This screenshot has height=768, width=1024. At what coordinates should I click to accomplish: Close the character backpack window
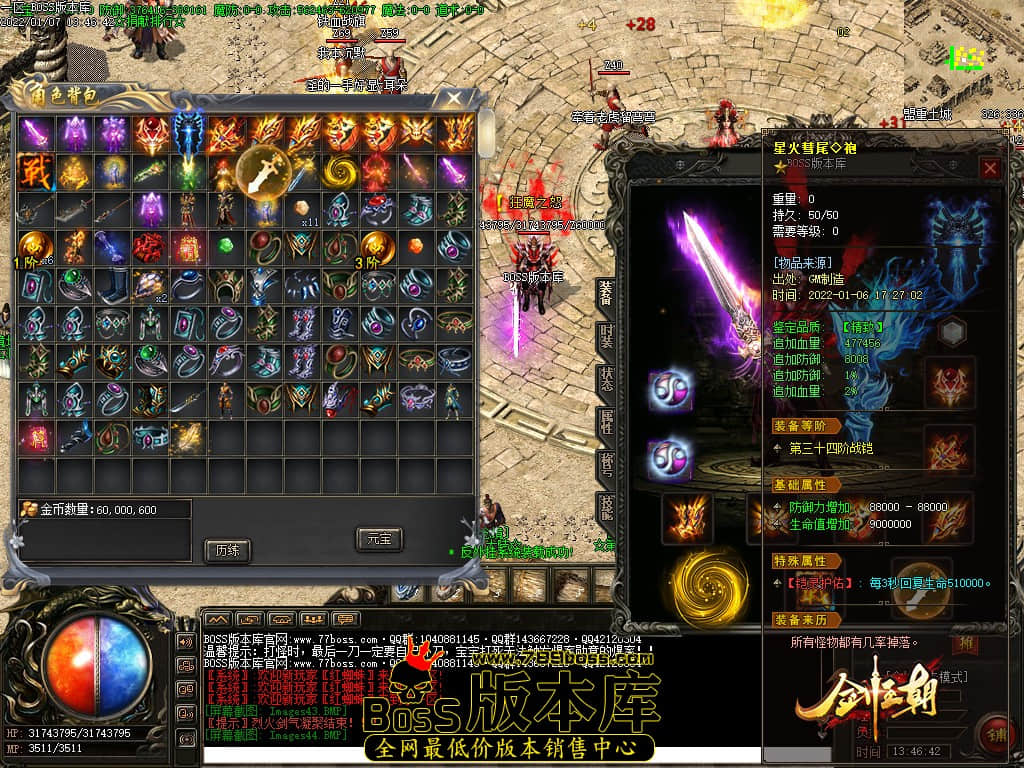(454, 98)
